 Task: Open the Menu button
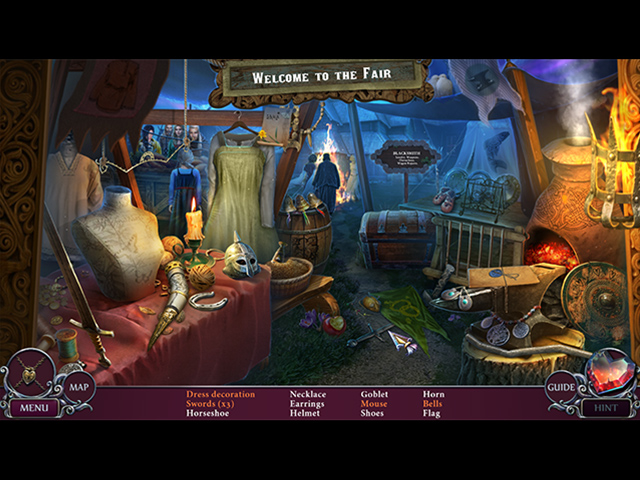click(x=33, y=408)
